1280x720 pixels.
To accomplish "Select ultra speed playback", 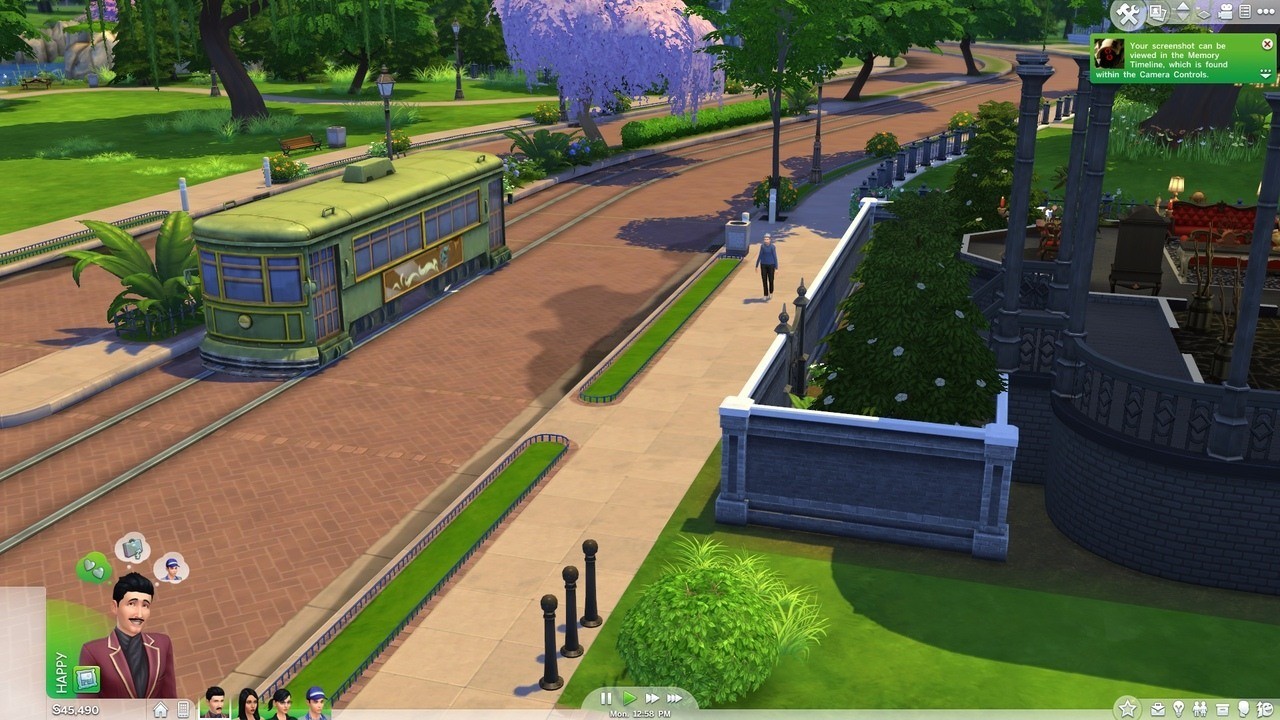I will (x=675, y=698).
